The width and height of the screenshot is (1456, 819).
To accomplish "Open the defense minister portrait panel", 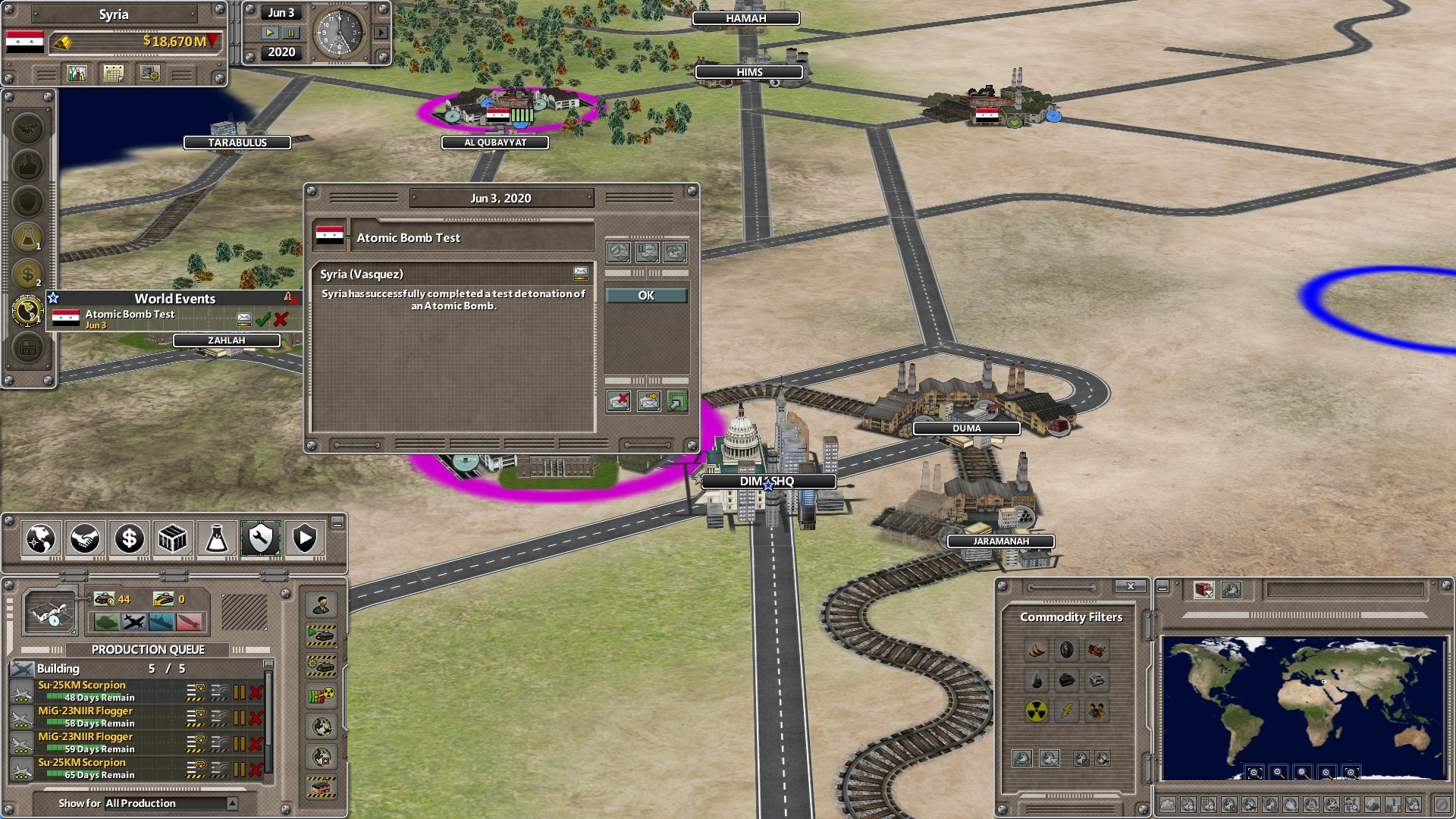I will [x=322, y=607].
